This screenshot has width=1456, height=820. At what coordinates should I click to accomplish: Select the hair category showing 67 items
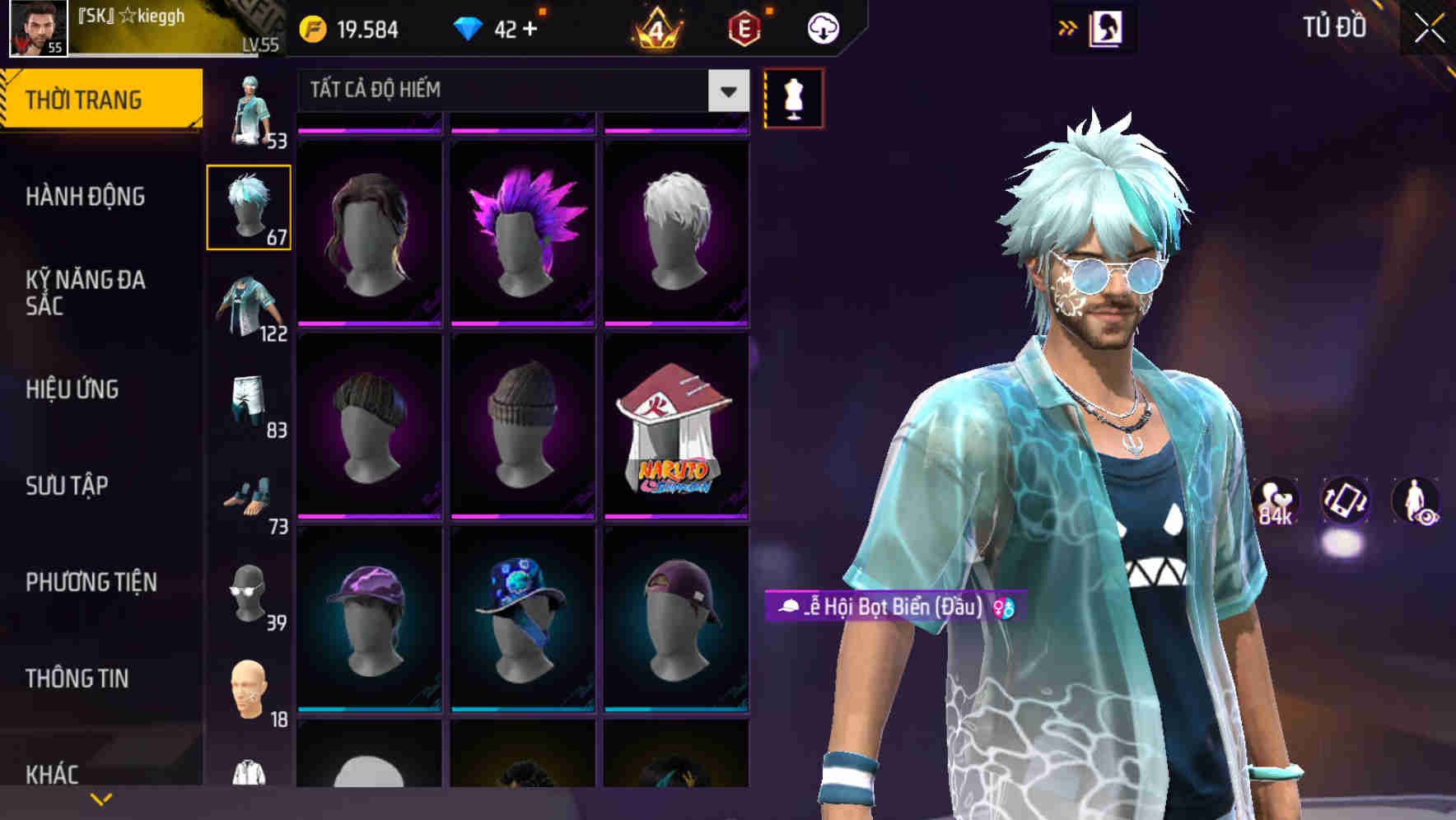[250, 207]
